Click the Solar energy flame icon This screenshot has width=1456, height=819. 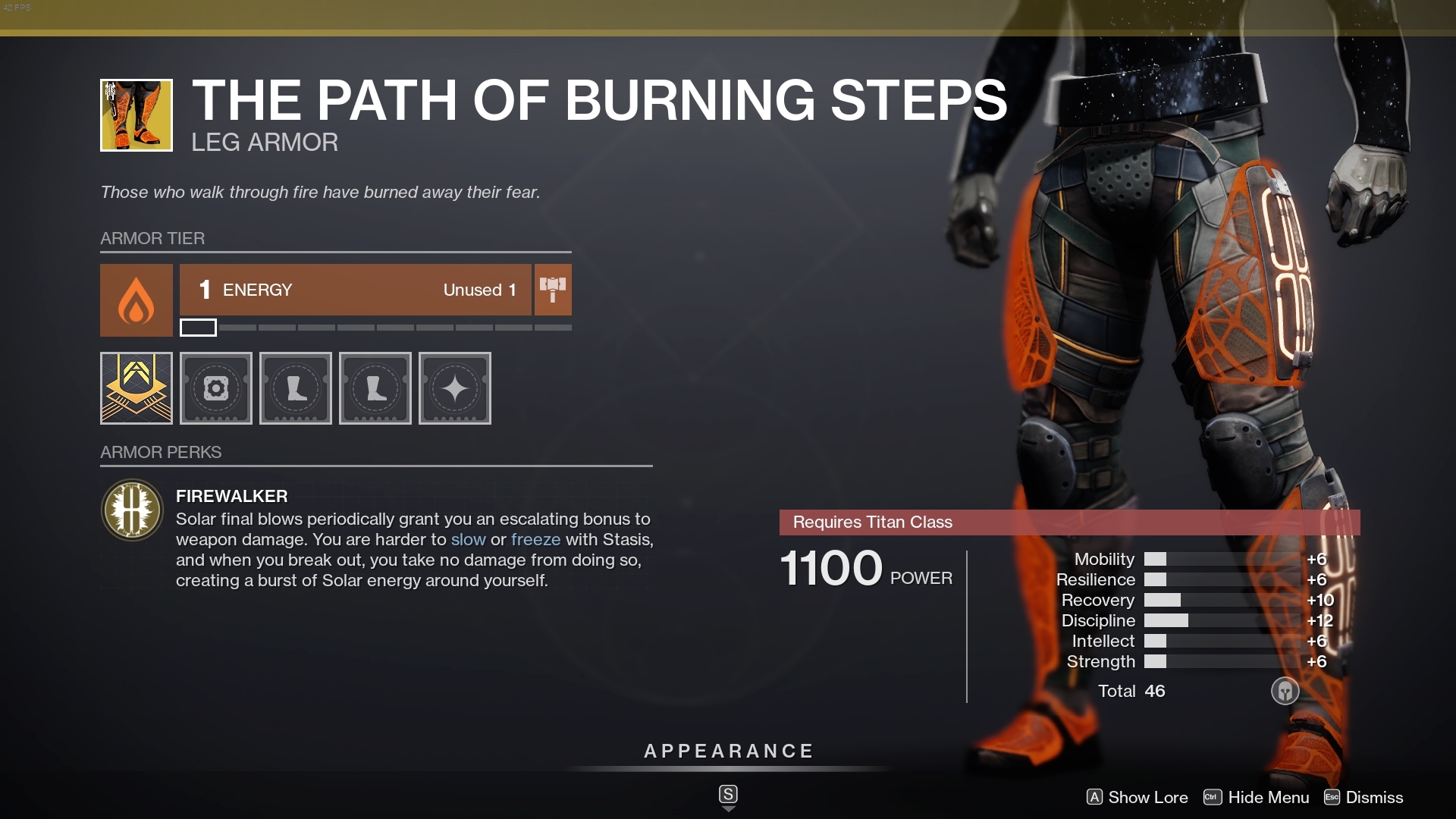pyautogui.click(x=136, y=300)
